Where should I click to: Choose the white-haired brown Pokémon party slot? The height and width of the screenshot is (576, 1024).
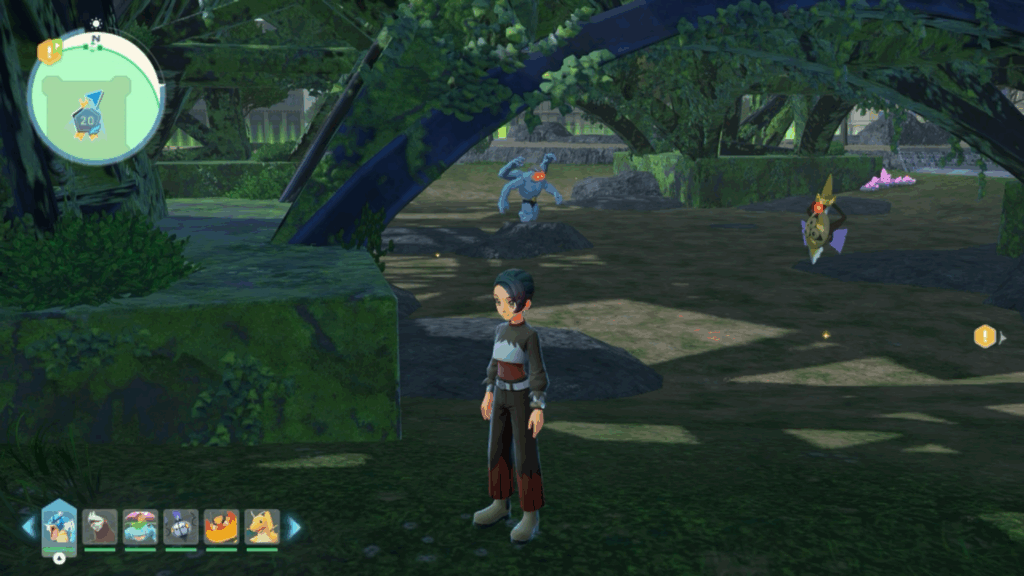coord(100,526)
